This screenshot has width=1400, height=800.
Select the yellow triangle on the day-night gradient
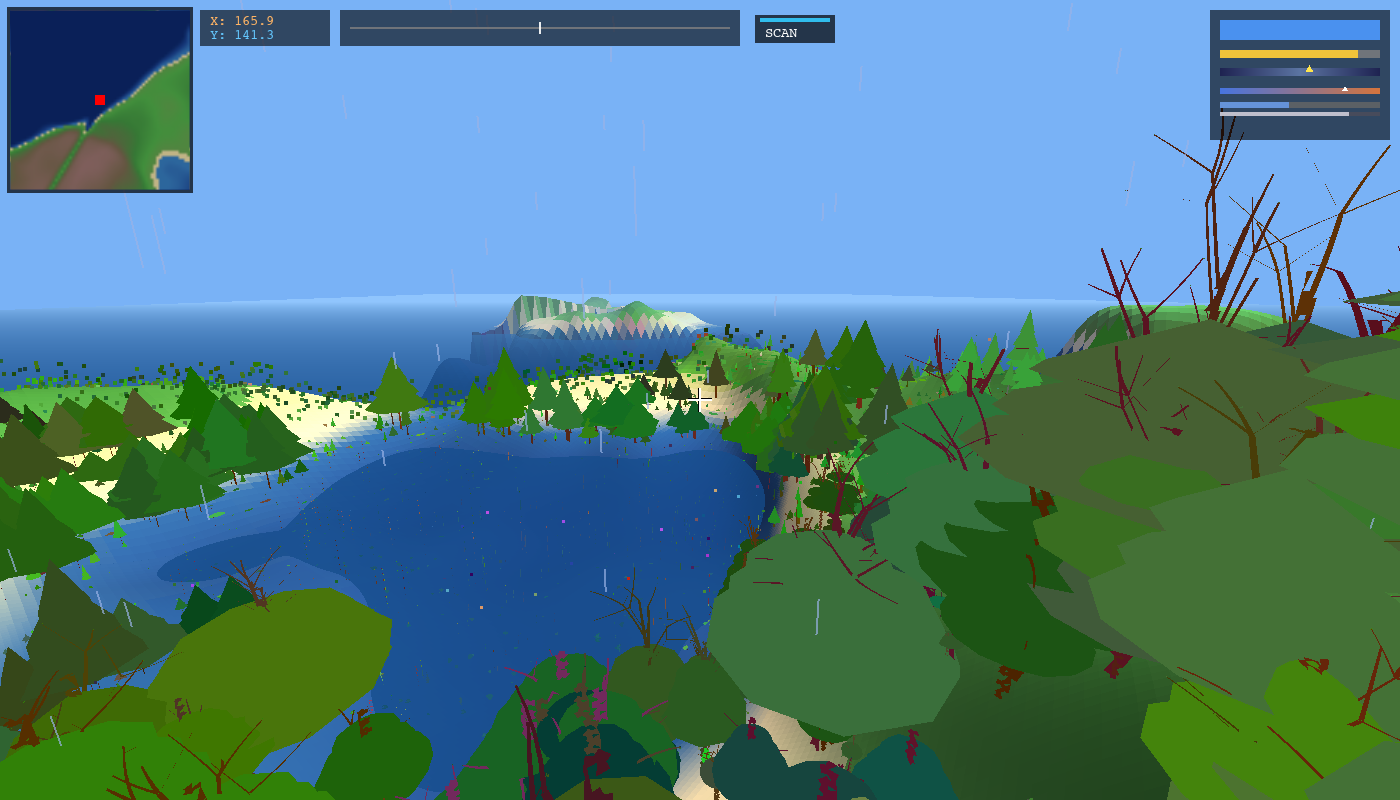click(x=1309, y=69)
